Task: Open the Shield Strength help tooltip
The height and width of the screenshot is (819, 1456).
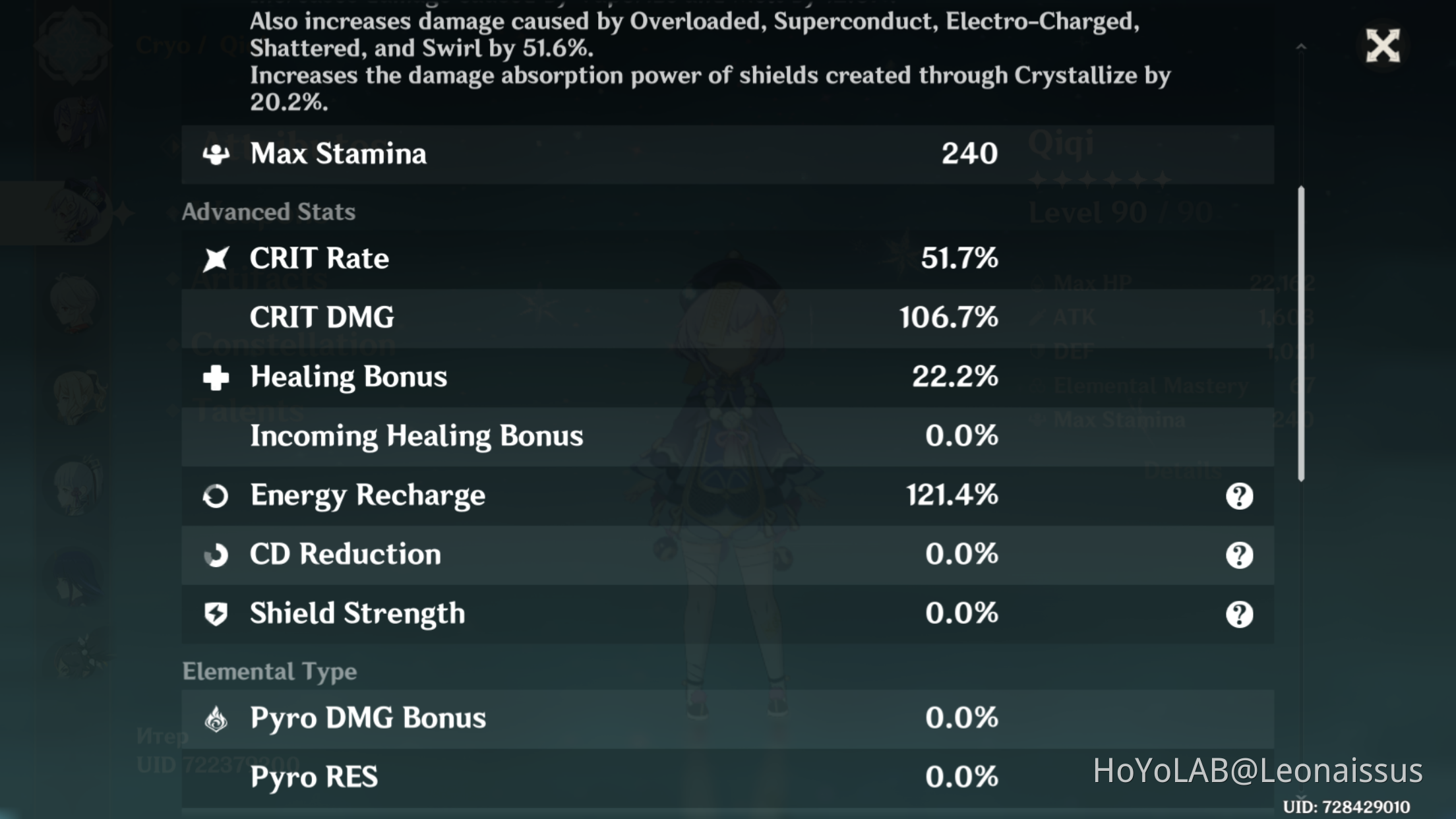Action: tap(1239, 615)
